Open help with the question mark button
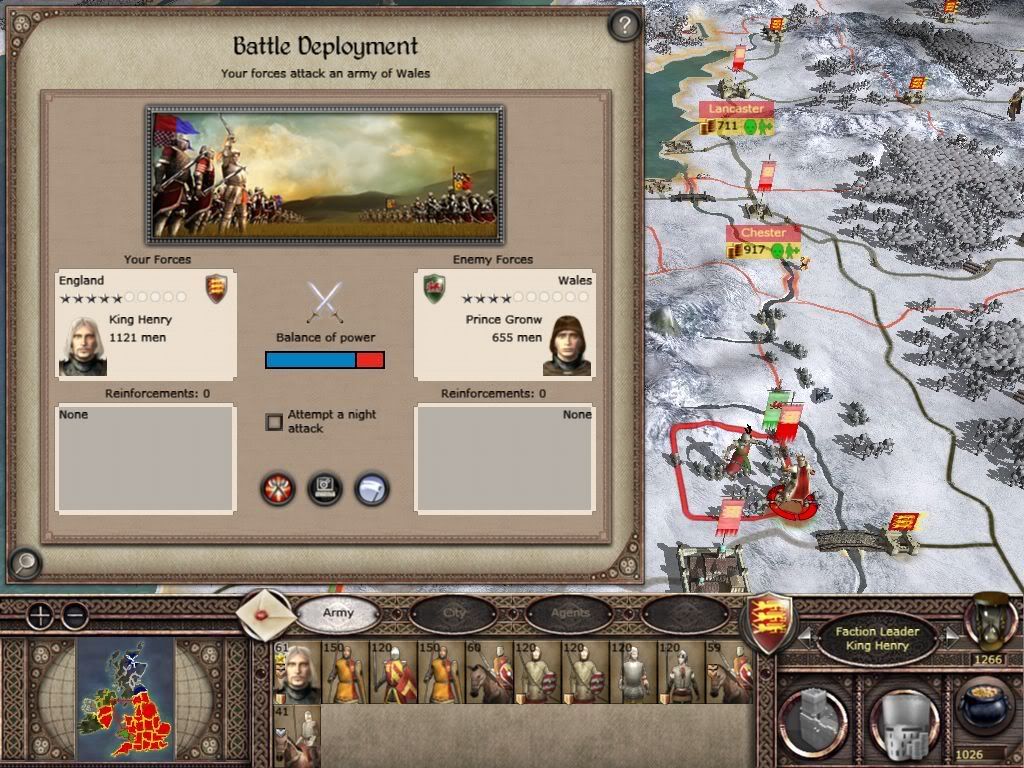Image resolution: width=1024 pixels, height=768 pixels. 624,25
